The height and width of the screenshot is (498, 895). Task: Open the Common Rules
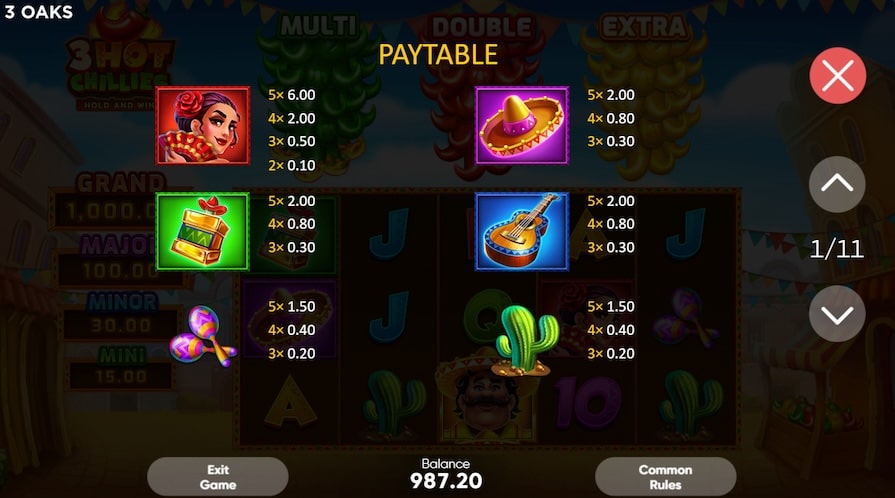point(665,477)
